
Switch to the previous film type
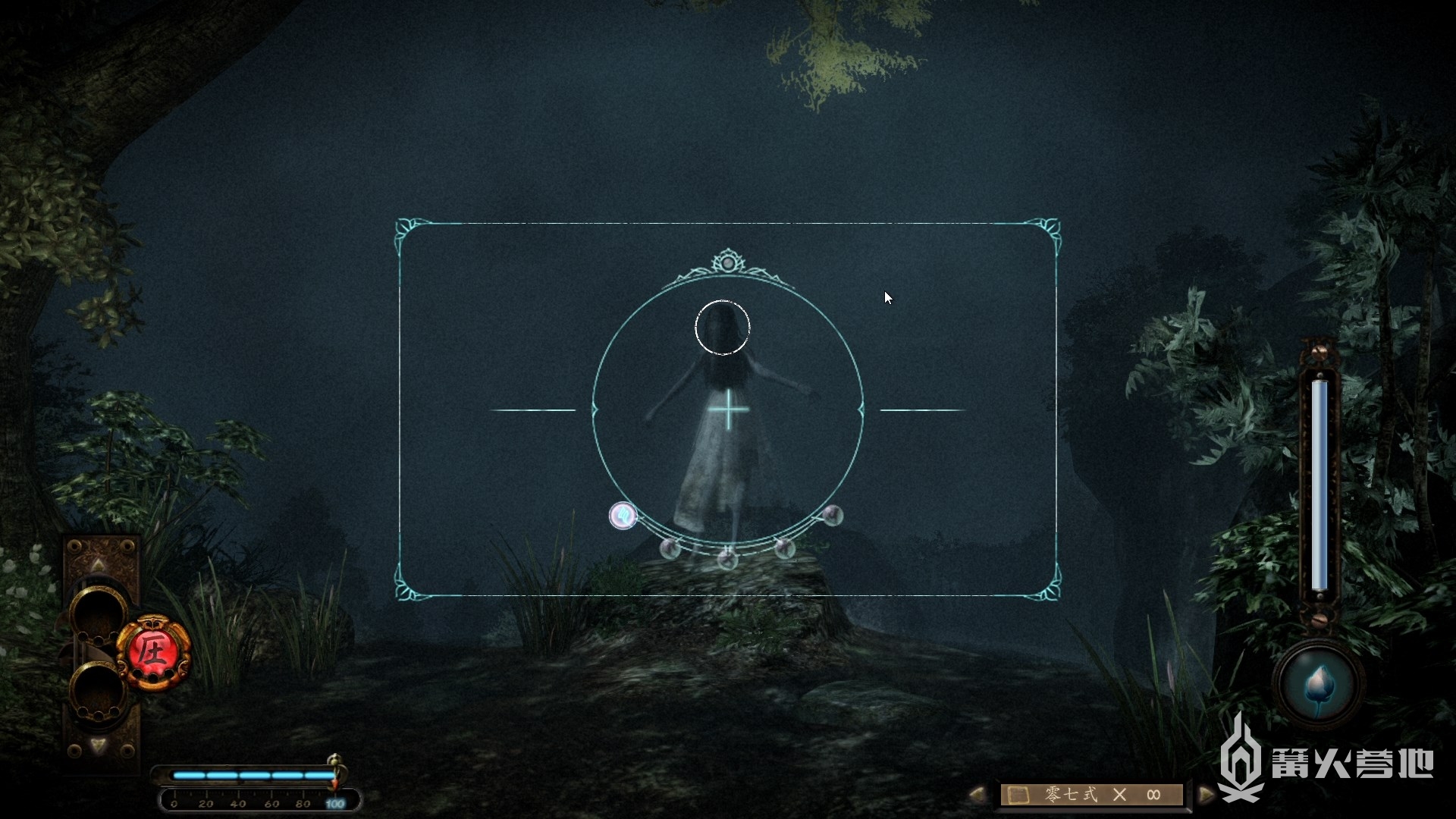coord(977,794)
